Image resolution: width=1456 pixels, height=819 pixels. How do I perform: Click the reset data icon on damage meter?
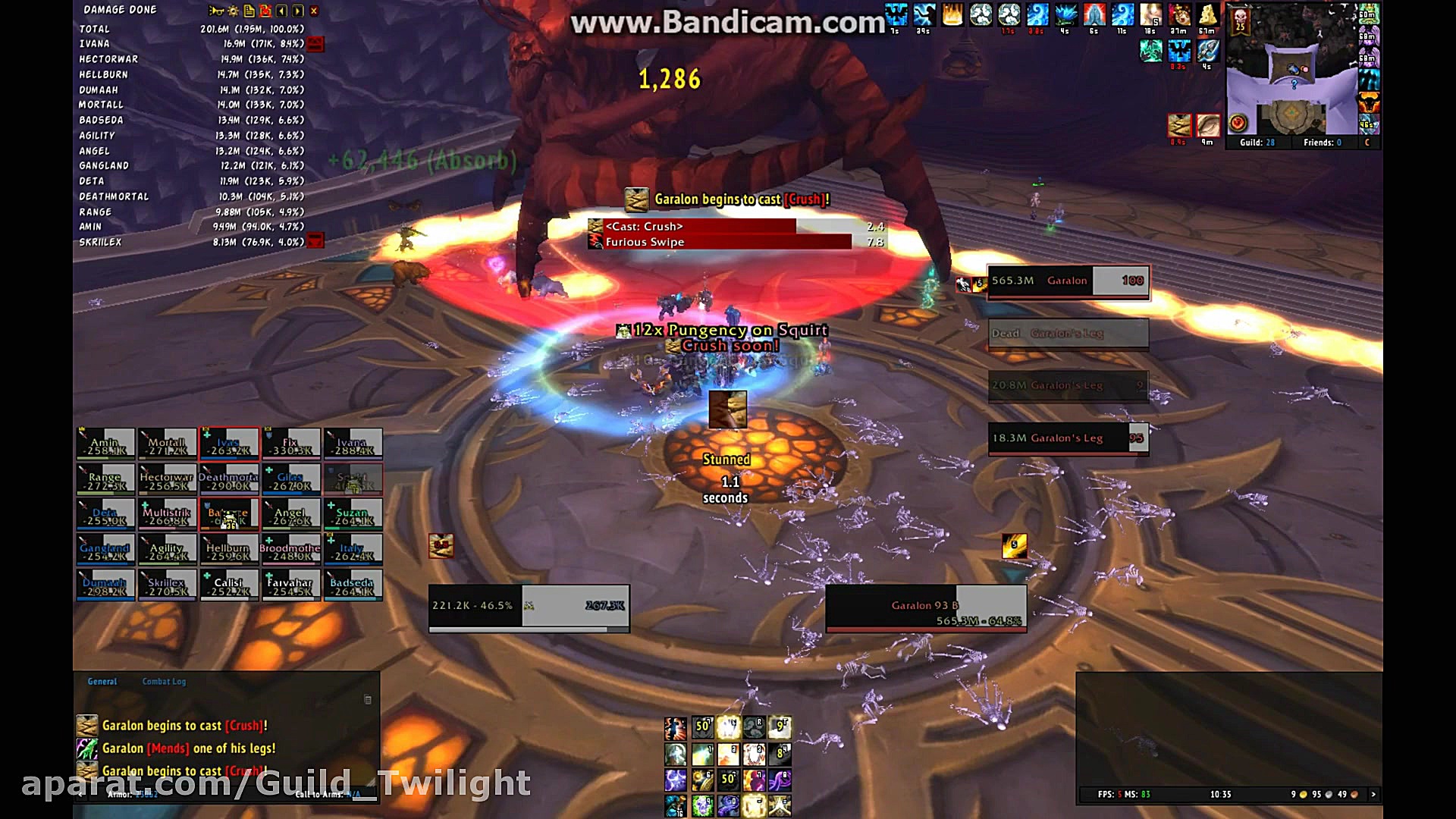[x=265, y=11]
